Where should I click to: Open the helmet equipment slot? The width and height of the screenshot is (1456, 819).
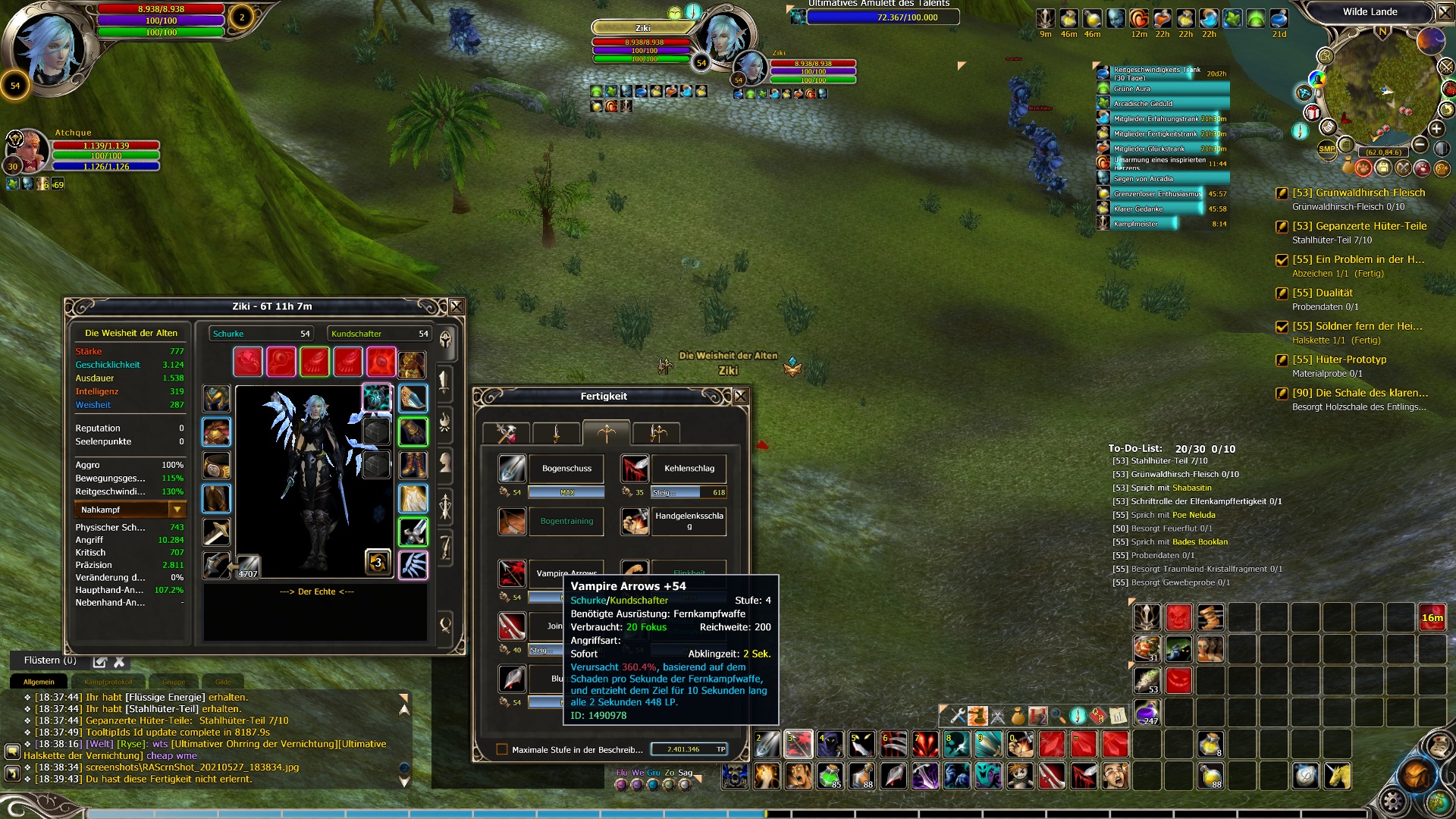point(216,398)
